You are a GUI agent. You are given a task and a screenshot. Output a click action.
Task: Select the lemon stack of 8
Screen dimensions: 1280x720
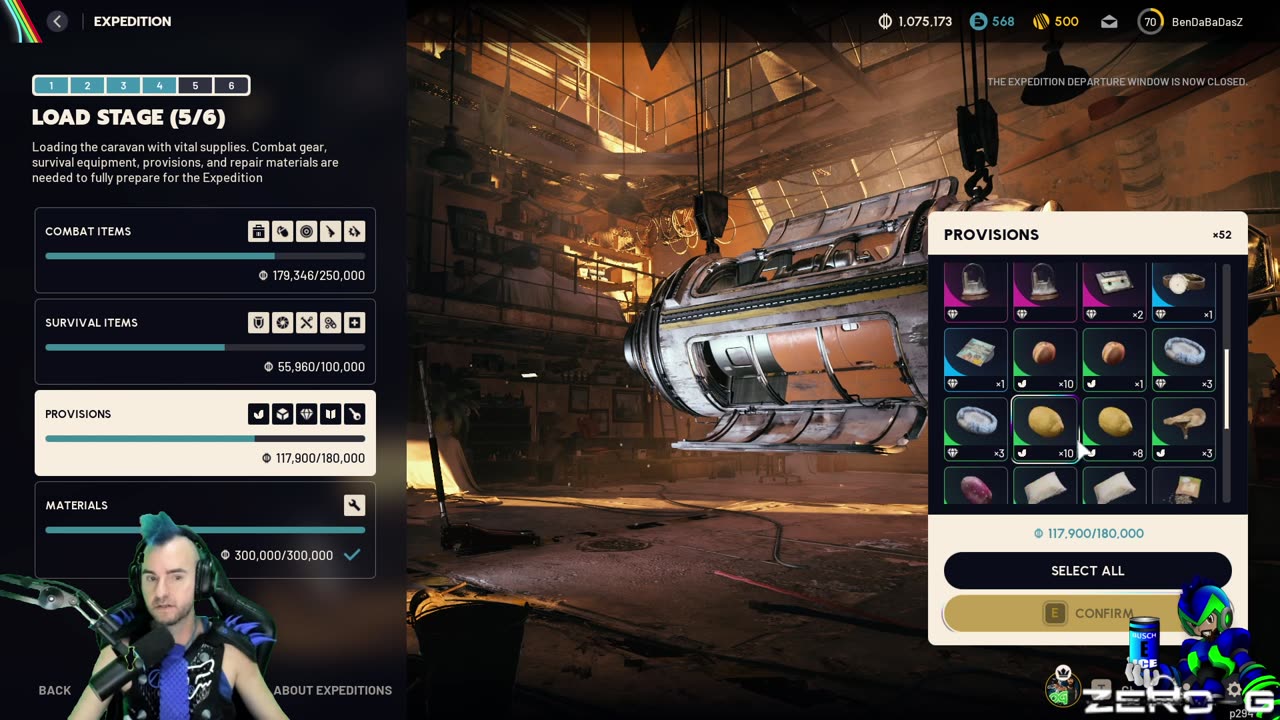(1114, 429)
